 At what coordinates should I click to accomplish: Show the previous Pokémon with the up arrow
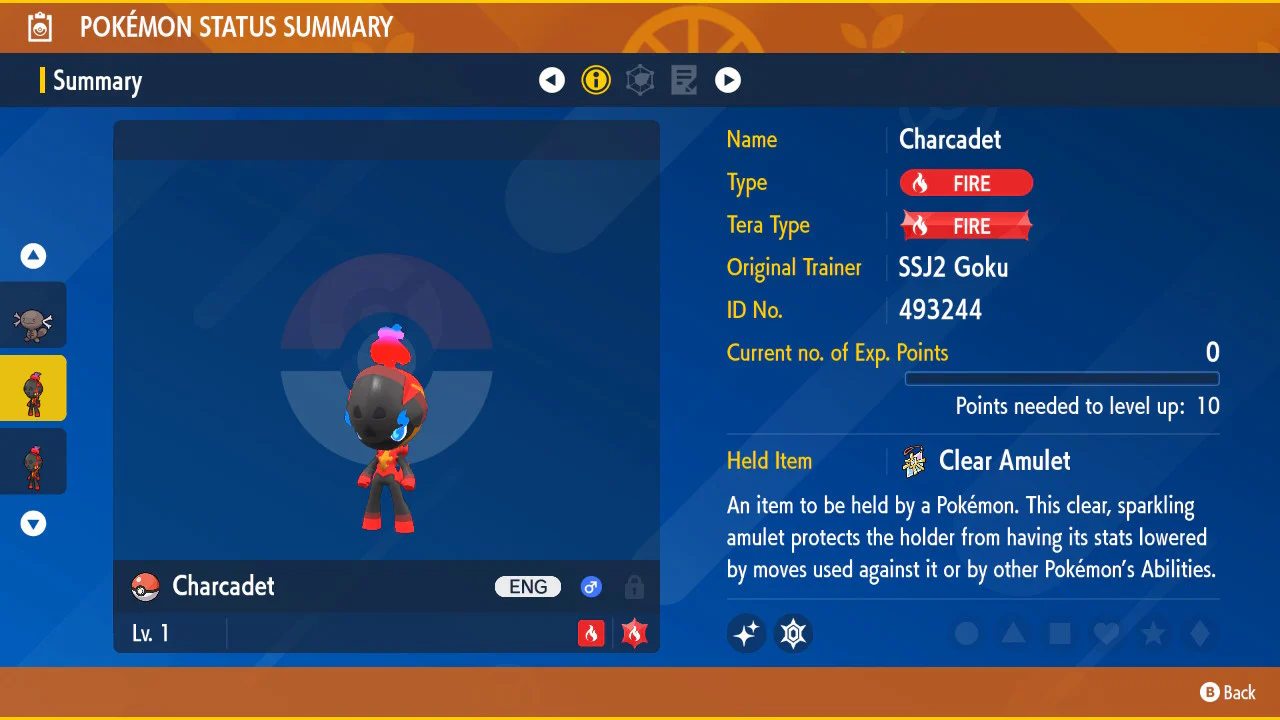coord(34,257)
